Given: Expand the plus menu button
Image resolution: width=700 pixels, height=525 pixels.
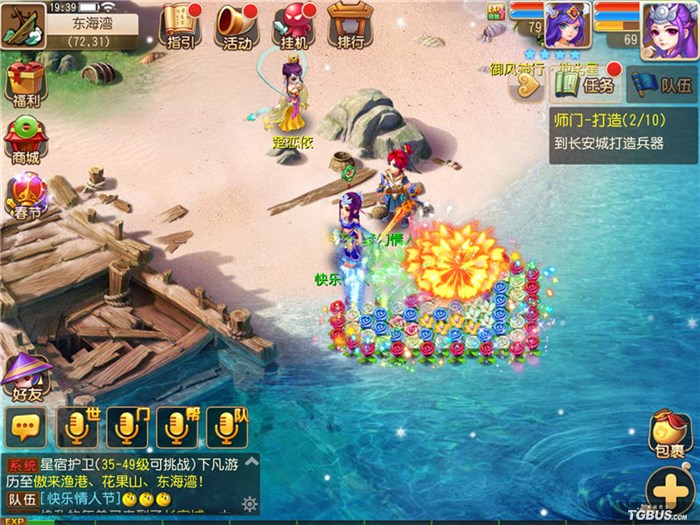Looking at the screenshot, I should pos(667,491).
